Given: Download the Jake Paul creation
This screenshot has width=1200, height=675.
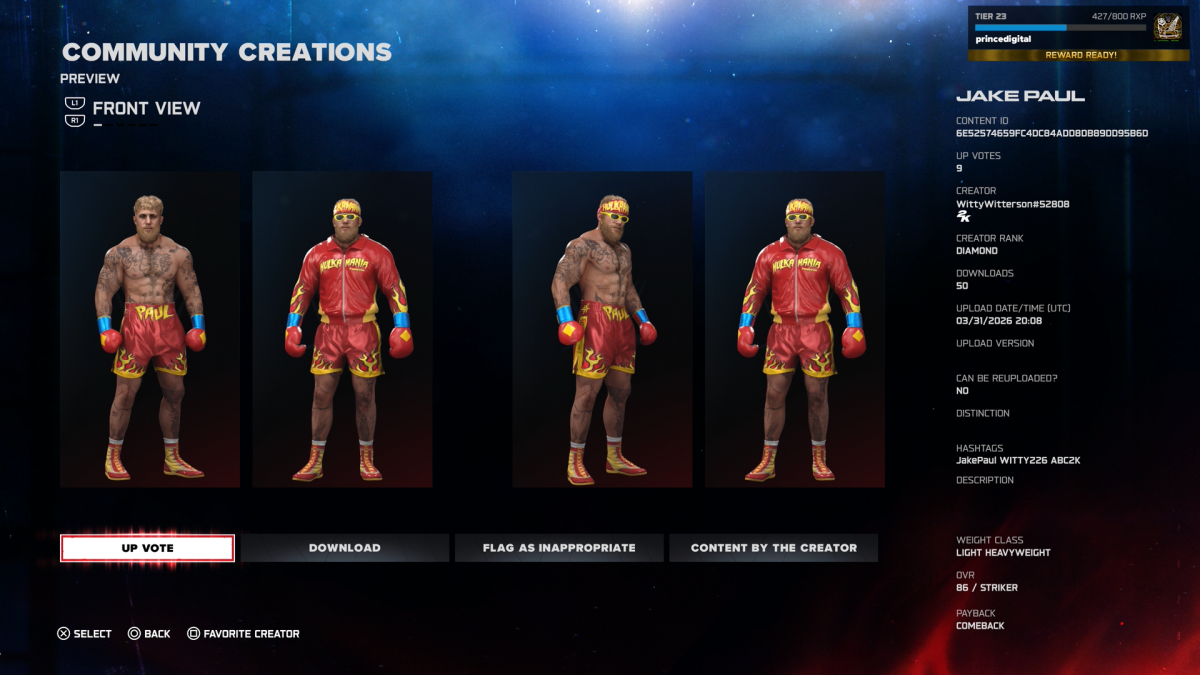Looking at the screenshot, I should pyautogui.click(x=344, y=548).
